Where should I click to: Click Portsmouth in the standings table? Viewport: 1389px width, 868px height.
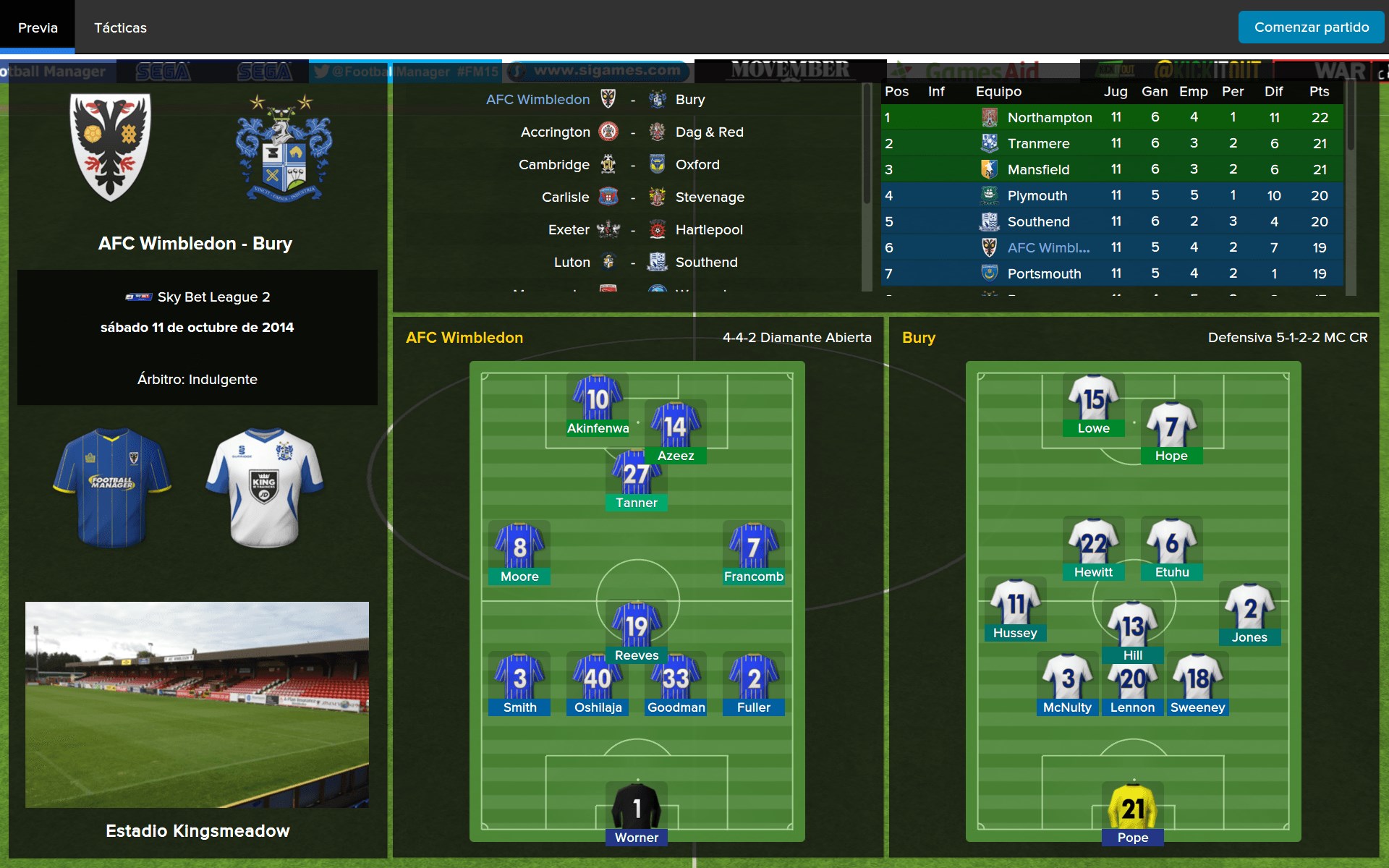click(1044, 273)
